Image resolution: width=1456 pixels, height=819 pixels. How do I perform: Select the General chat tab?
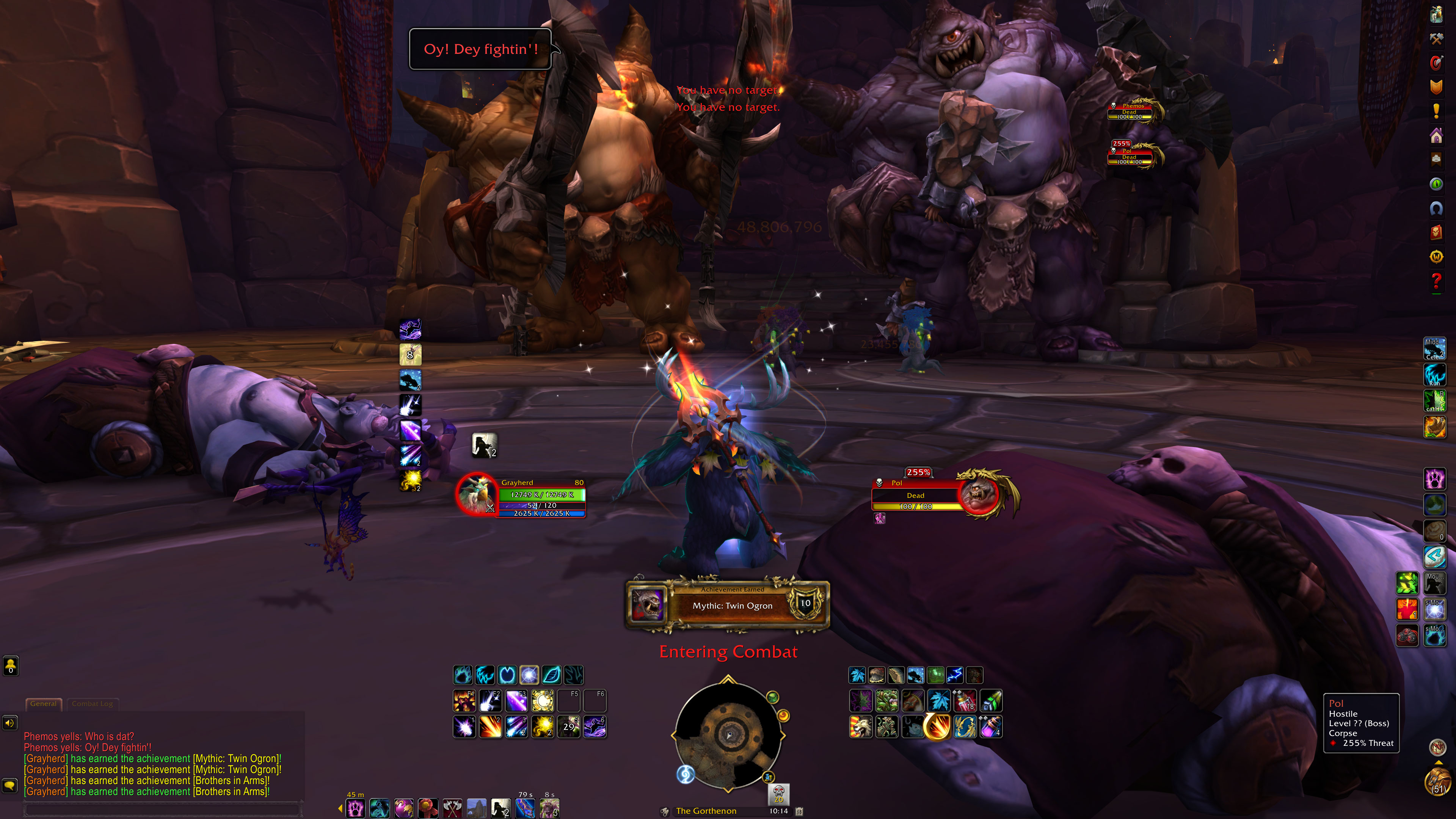44,704
